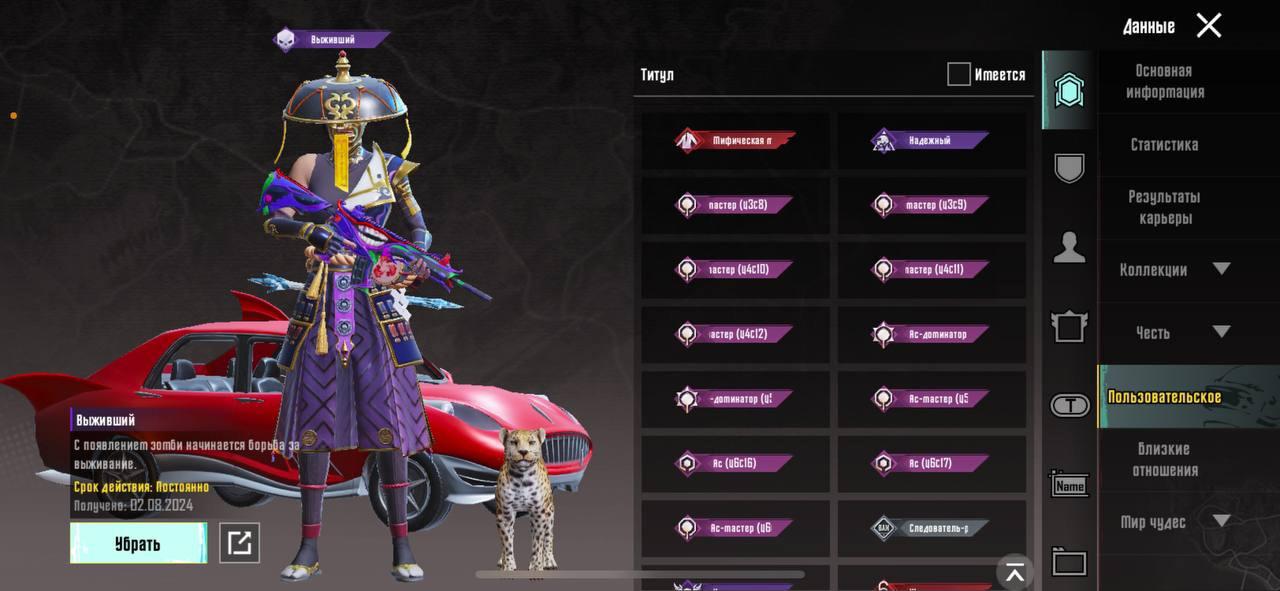Choose the Надежный title

(x=930, y=141)
